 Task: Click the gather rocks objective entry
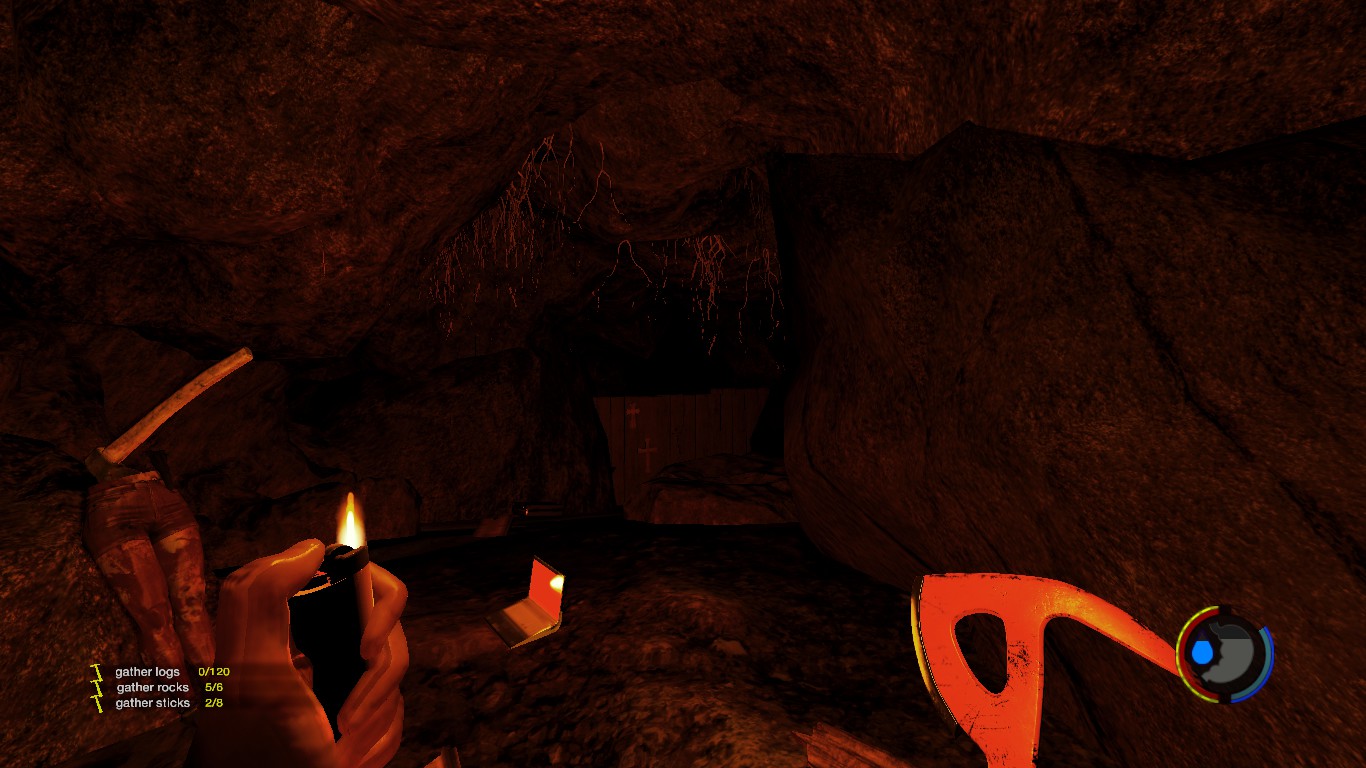click(x=152, y=688)
